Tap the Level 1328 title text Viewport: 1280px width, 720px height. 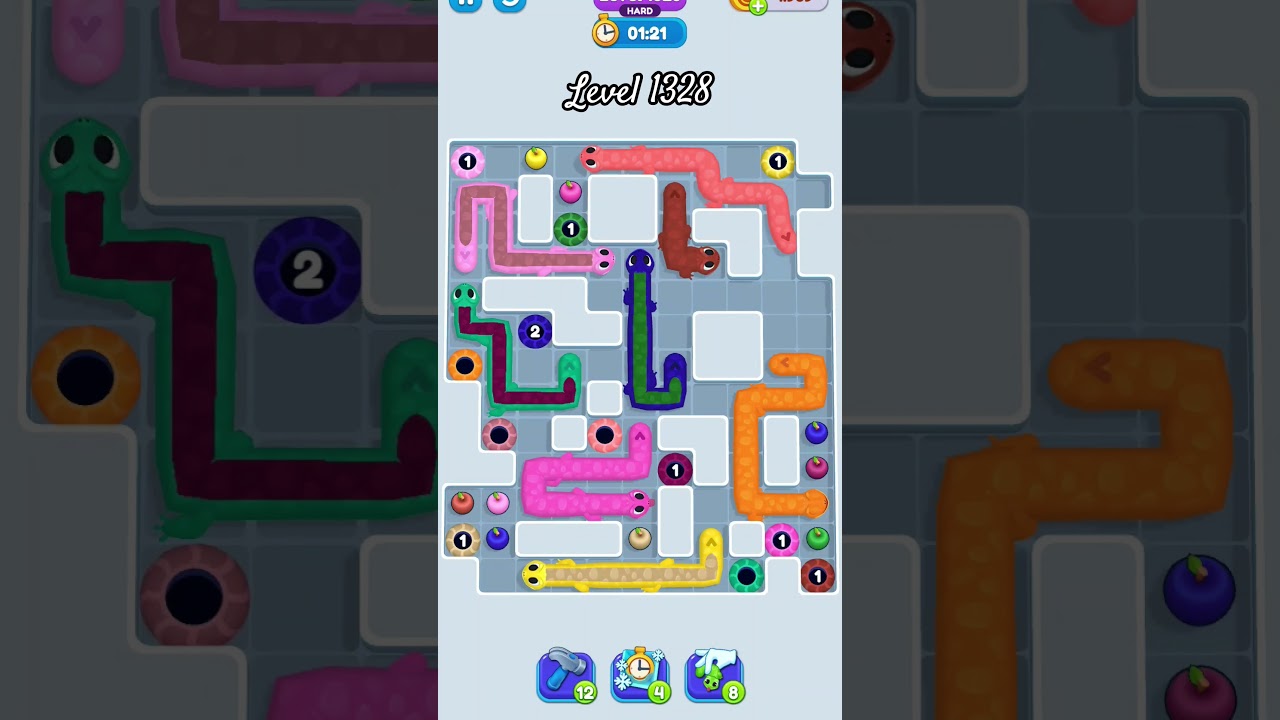point(638,90)
